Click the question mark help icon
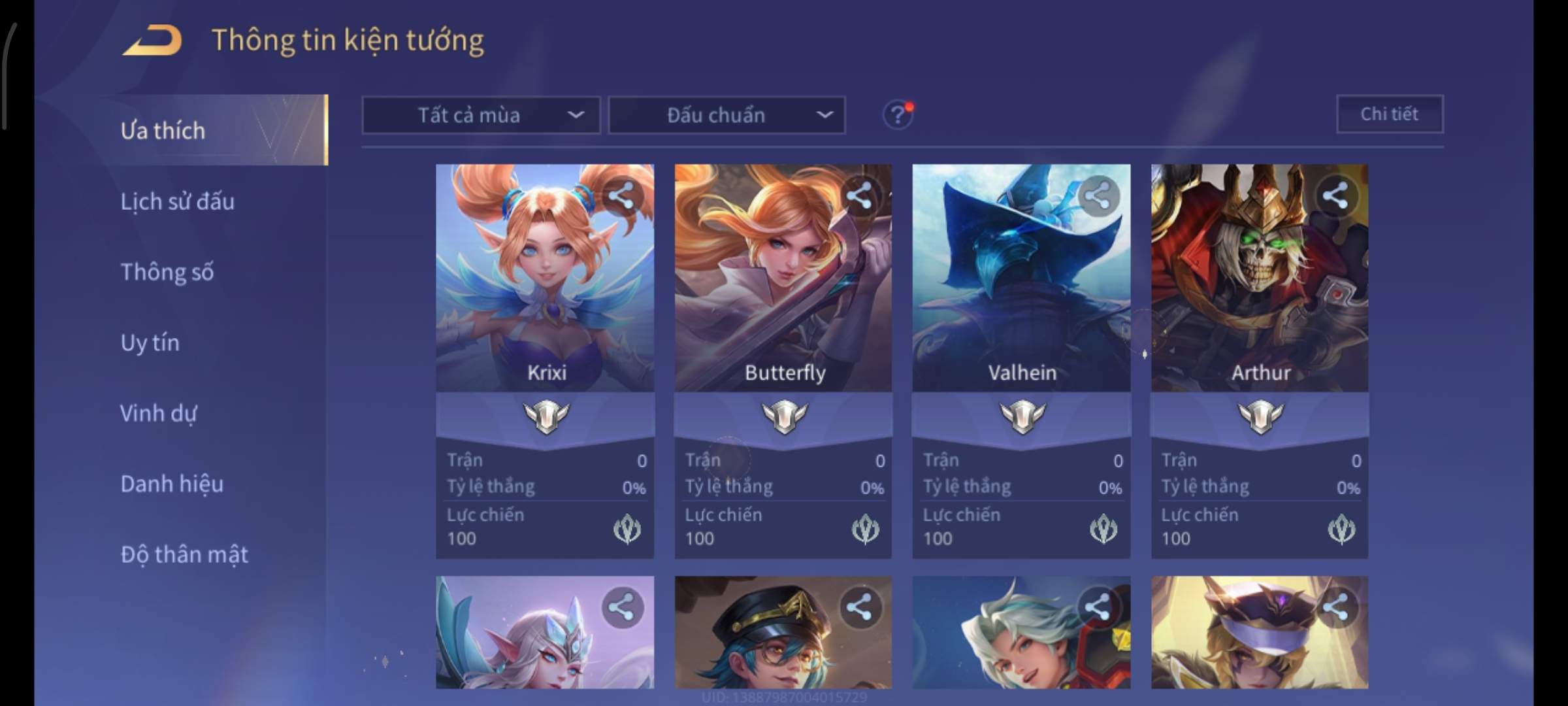Screen dimensions: 1568x706 point(898,115)
